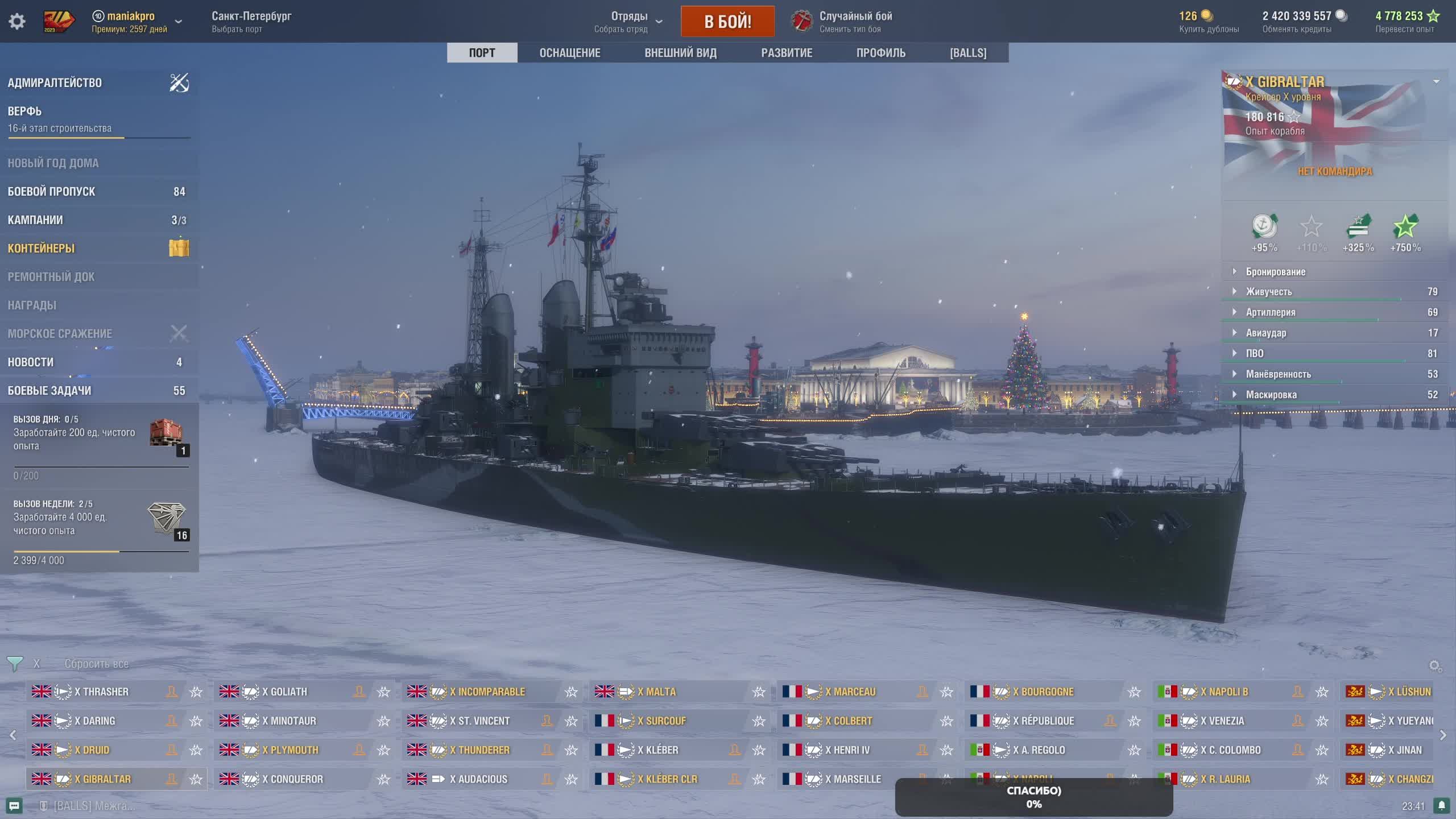Open the Боевой пропуск section

51,192
